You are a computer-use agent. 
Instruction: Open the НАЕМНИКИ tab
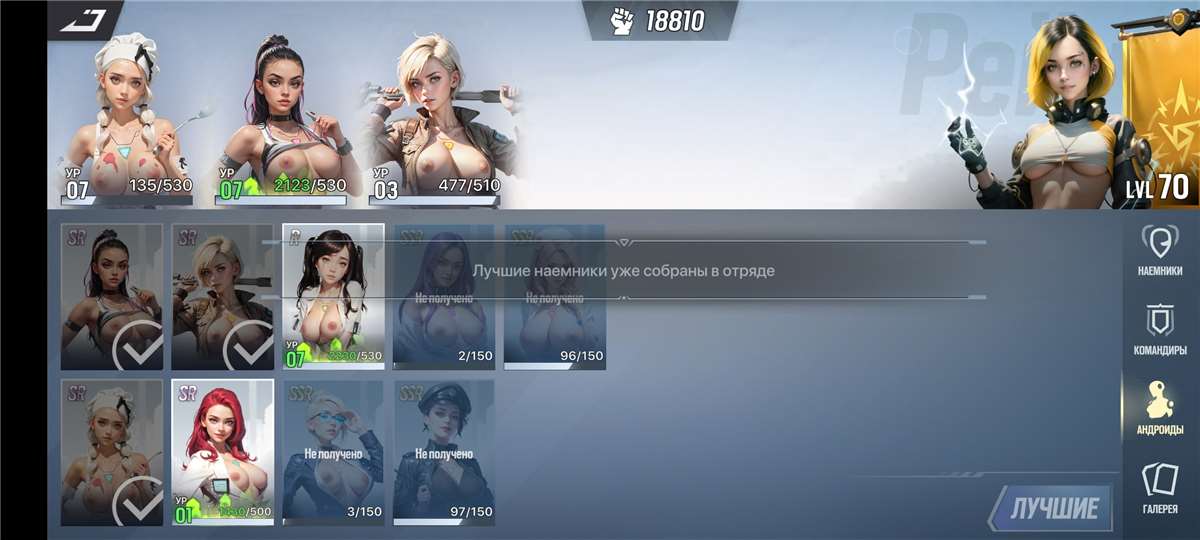[x=1160, y=252]
